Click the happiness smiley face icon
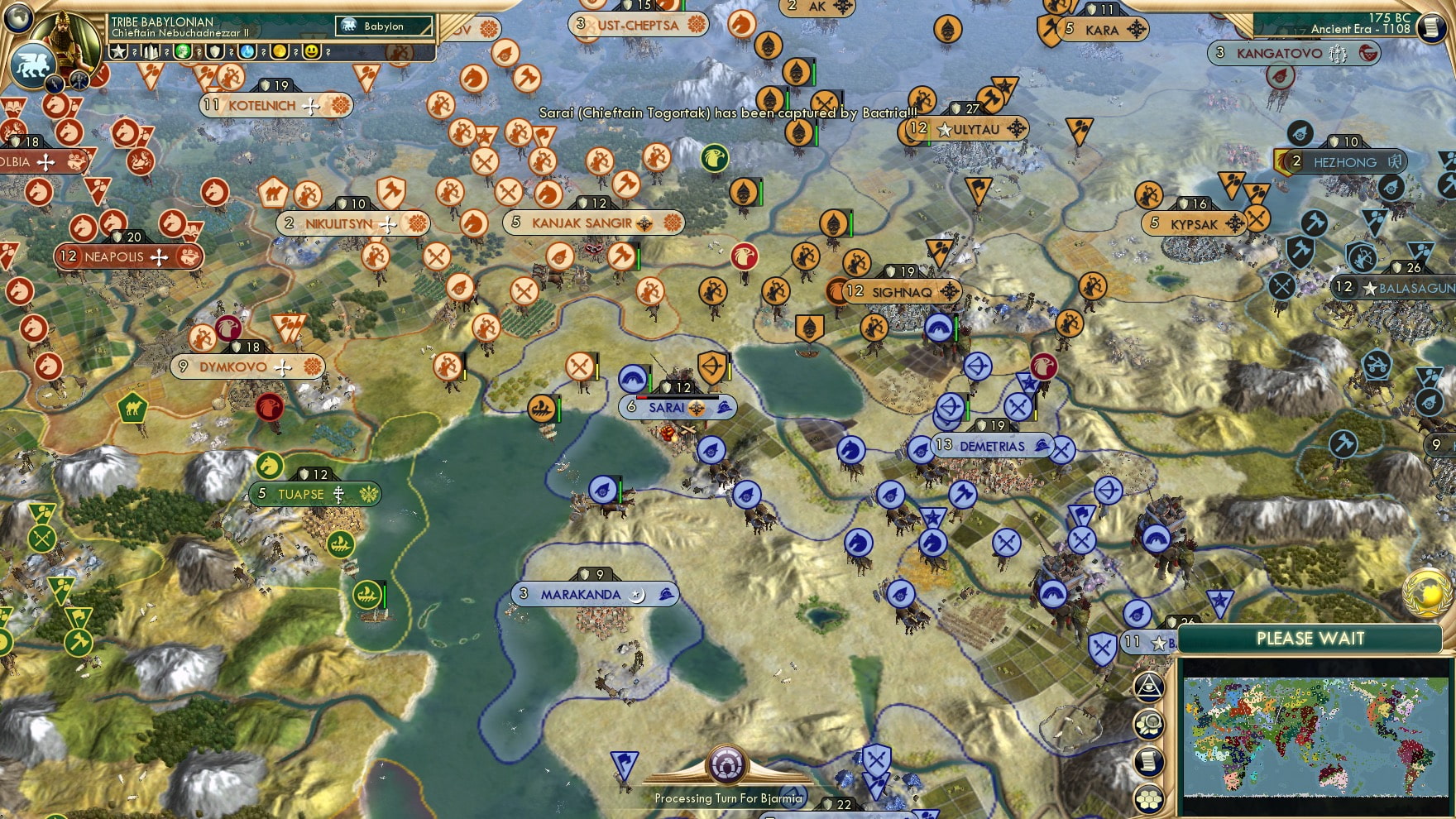The height and width of the screenshot is (819, 1456). click(313, 51)
